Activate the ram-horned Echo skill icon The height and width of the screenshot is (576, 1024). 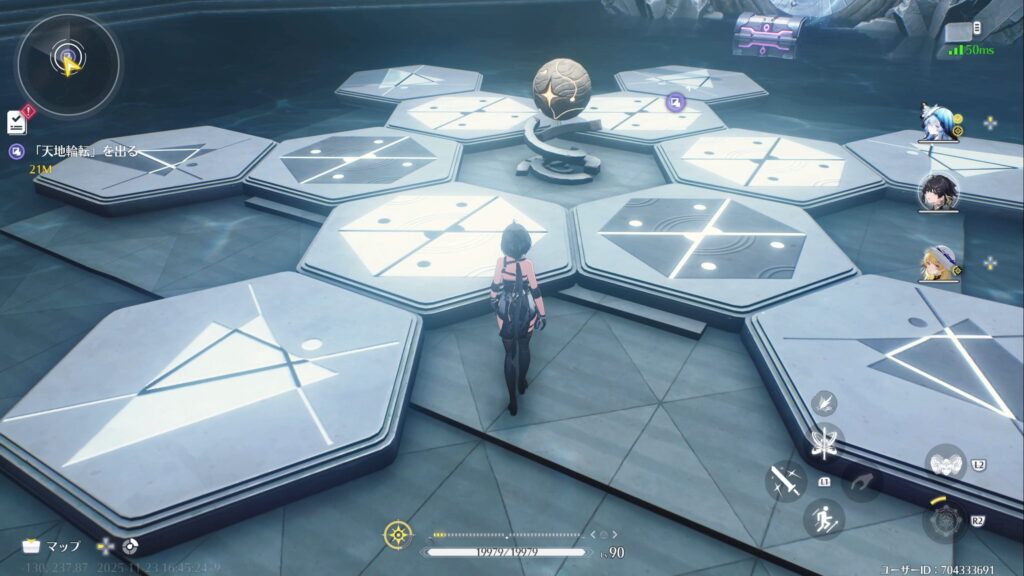(944, 464)
